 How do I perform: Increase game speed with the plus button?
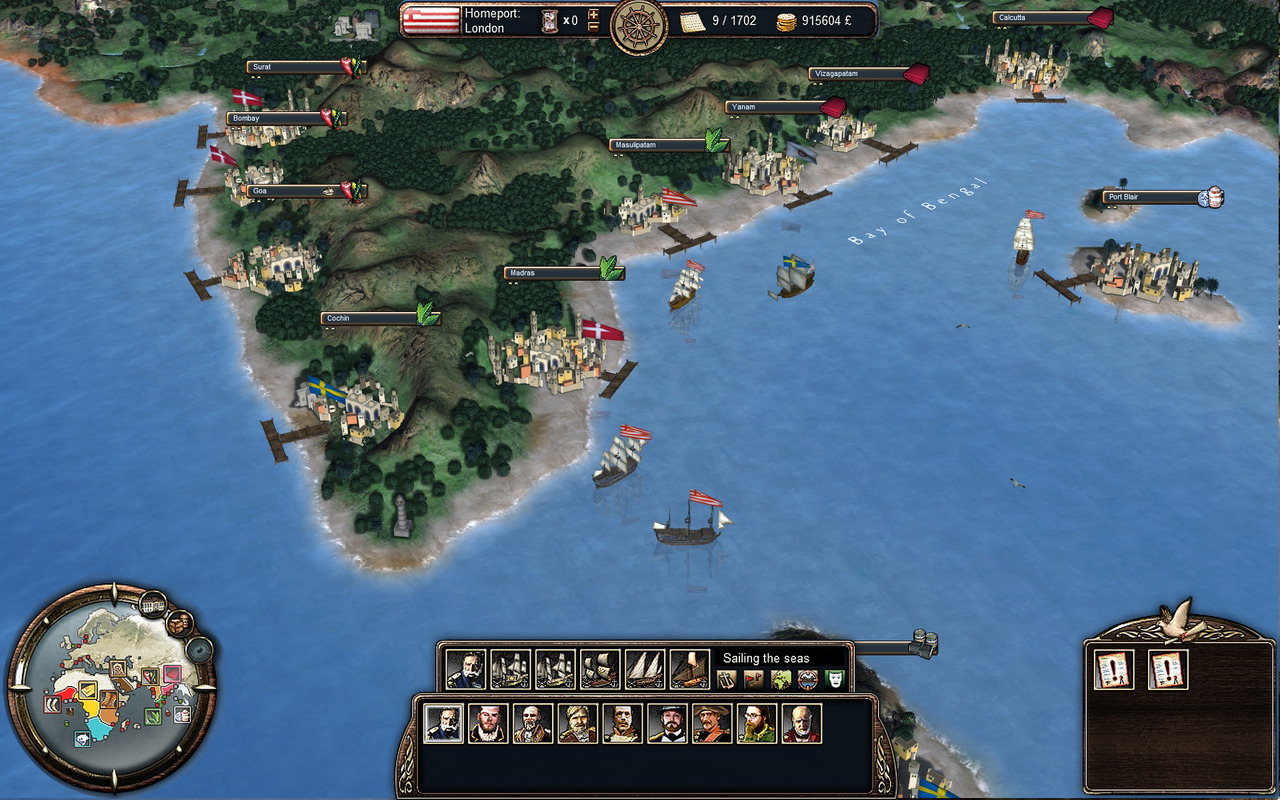coord(594,14)
